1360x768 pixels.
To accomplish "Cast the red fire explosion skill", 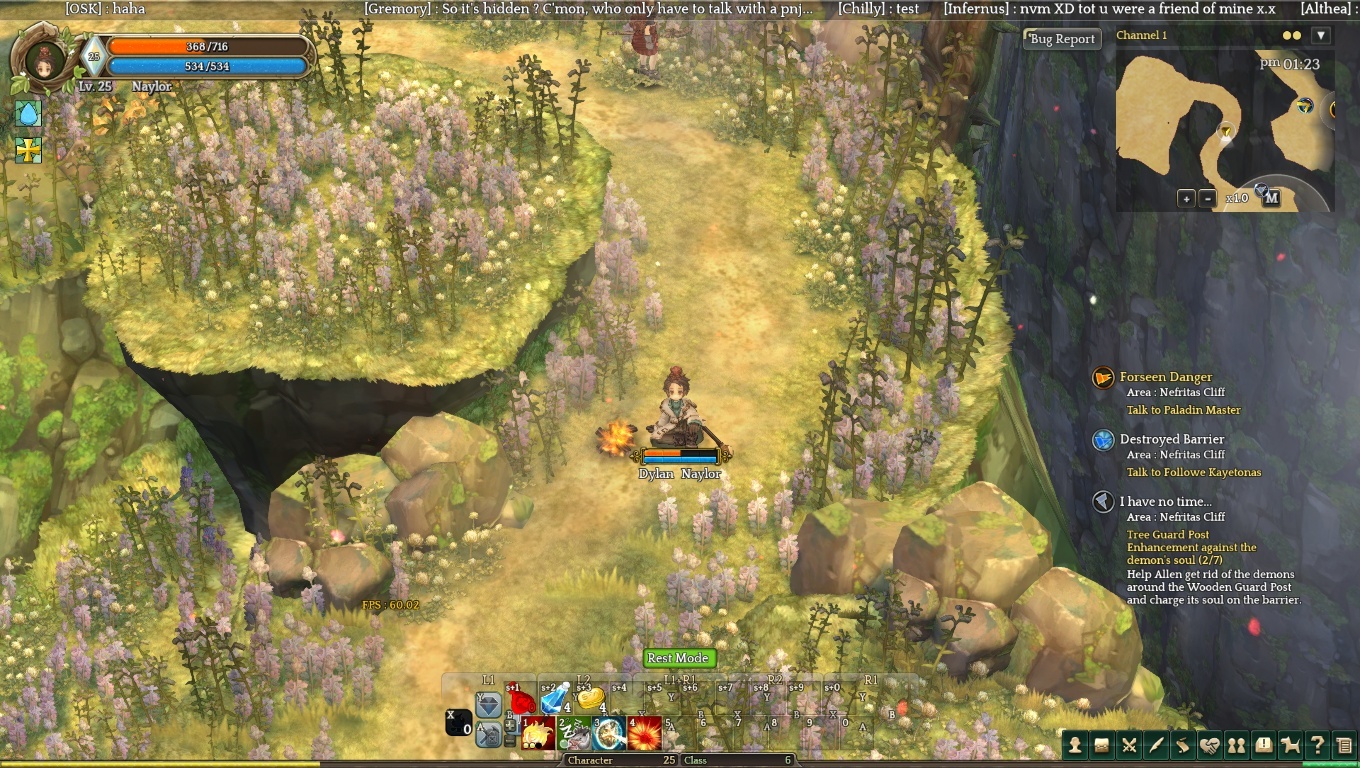I will tap(644, 734).
